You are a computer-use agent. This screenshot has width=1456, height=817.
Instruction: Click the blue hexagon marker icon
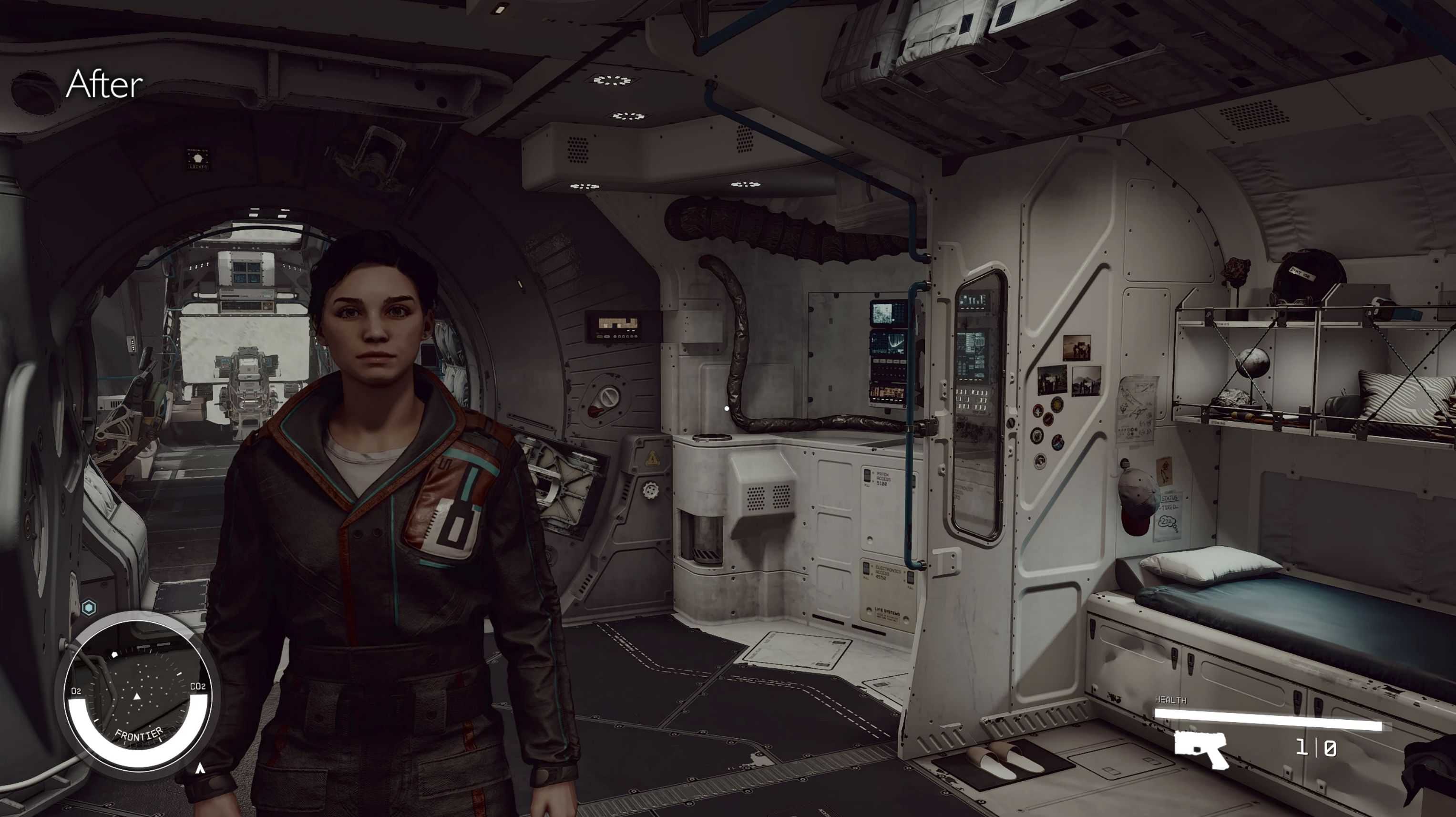(89, 608)
